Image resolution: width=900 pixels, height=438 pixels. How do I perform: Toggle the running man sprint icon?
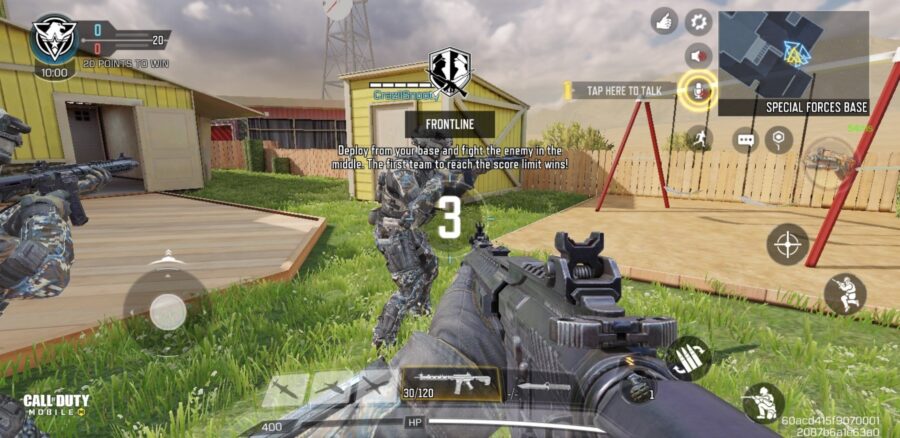(x=698, y=138)
